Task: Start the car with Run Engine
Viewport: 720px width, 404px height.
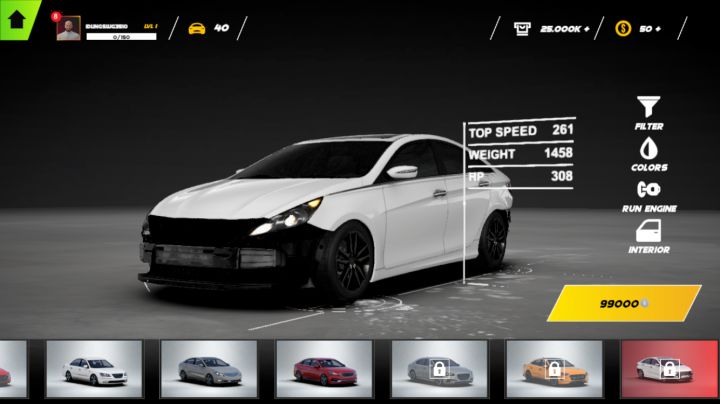Action: (648, 194)
